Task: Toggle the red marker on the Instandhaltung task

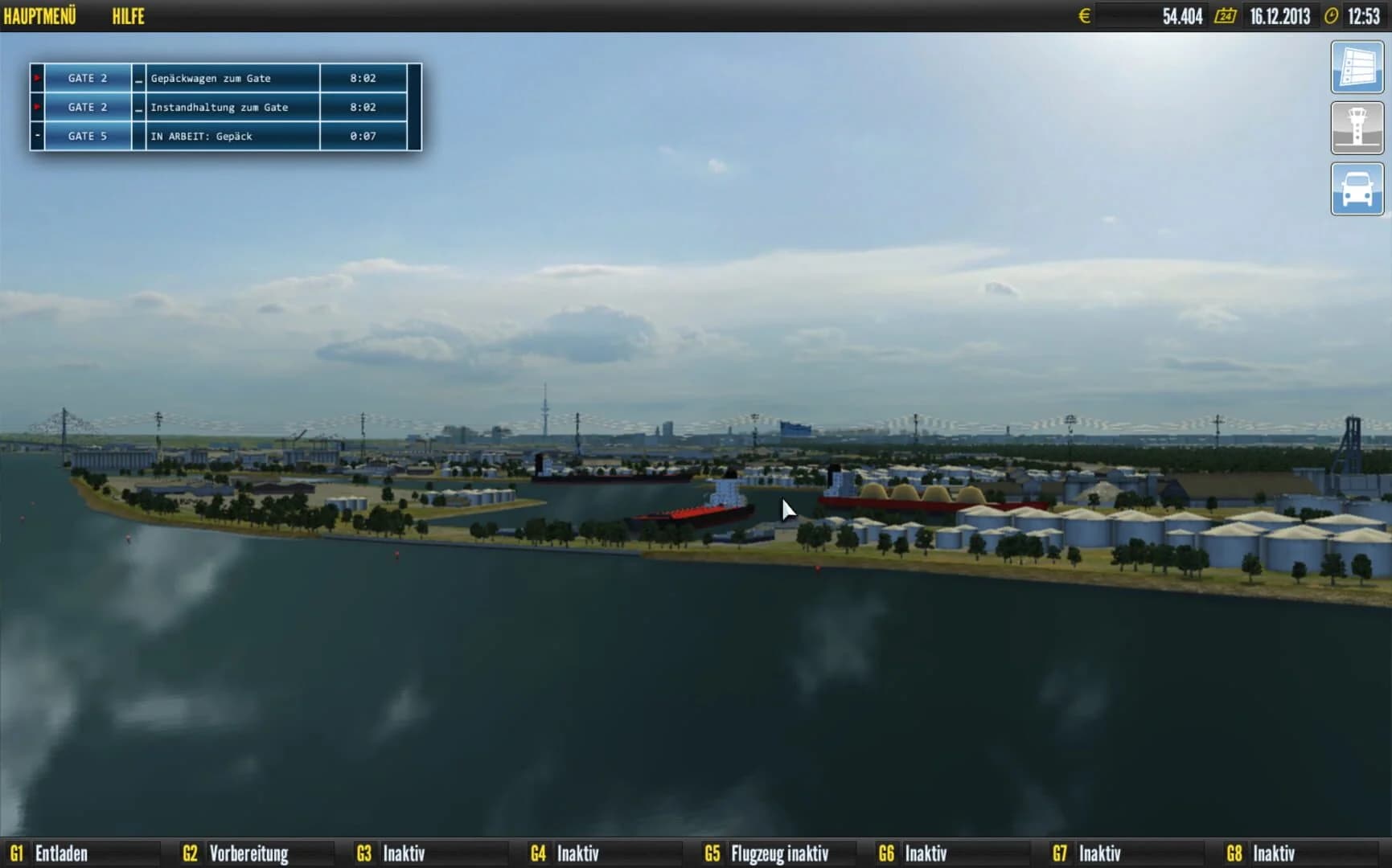Action: pos(37,107)
